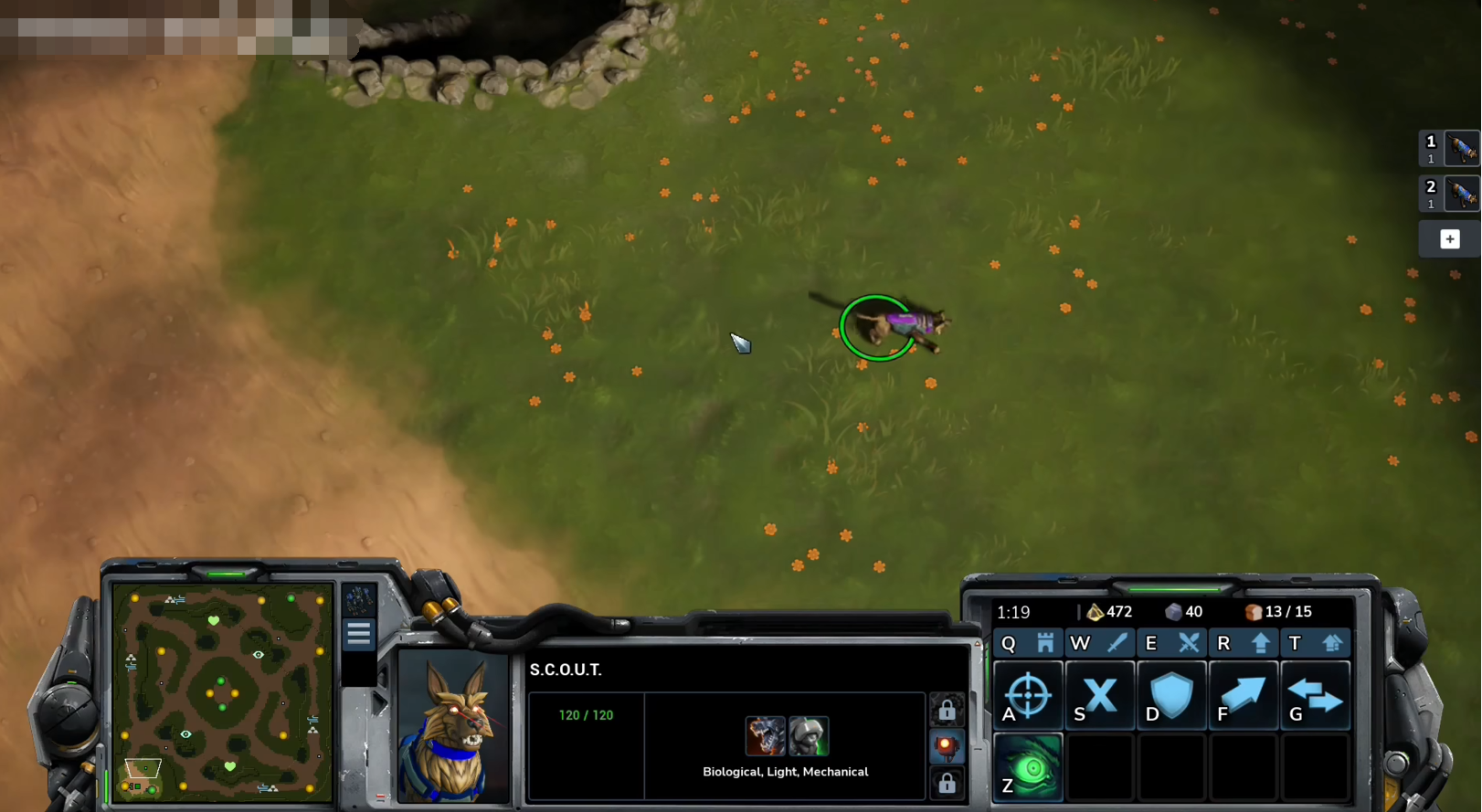Select the shield Hold Position command
The width and height of the screenshot is (1482, 812).
[1171, 696]
